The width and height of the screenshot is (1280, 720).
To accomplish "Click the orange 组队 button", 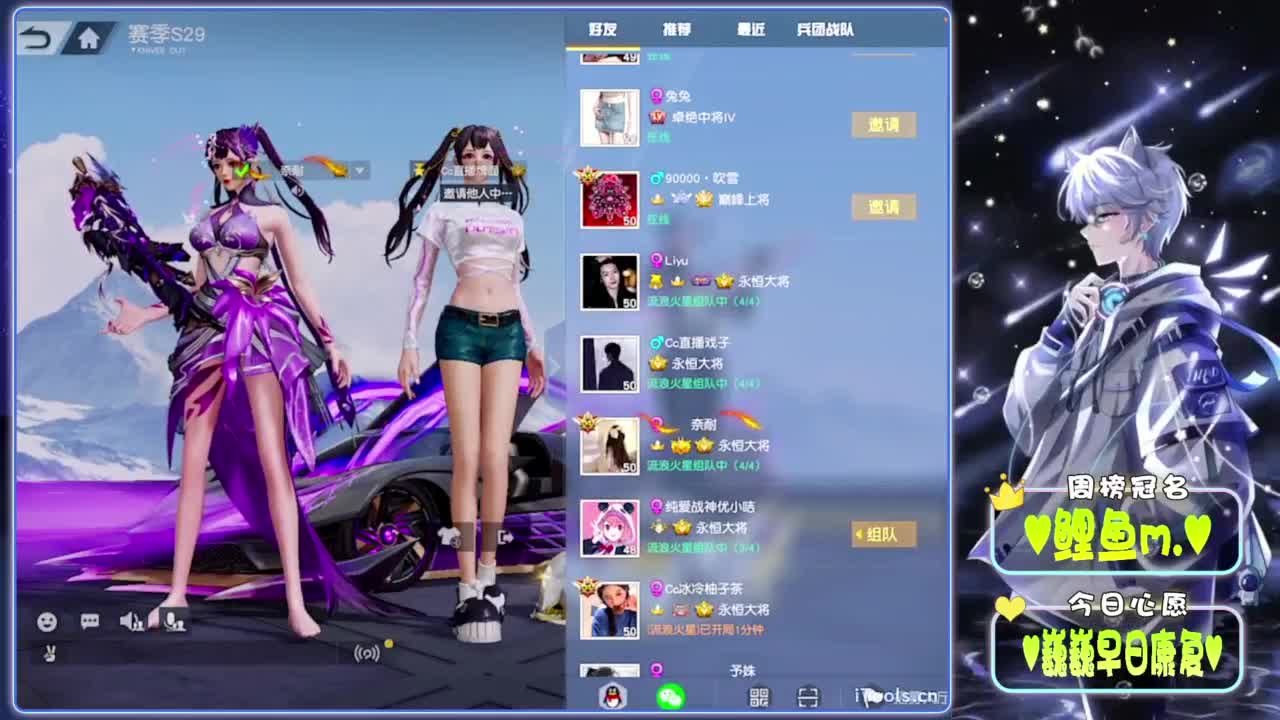I will coord(880,535).
